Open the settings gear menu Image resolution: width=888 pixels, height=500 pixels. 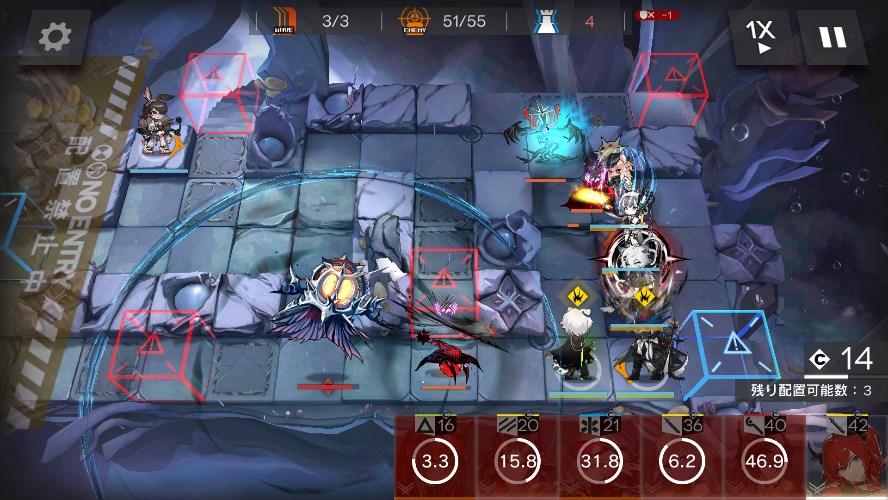53,37
